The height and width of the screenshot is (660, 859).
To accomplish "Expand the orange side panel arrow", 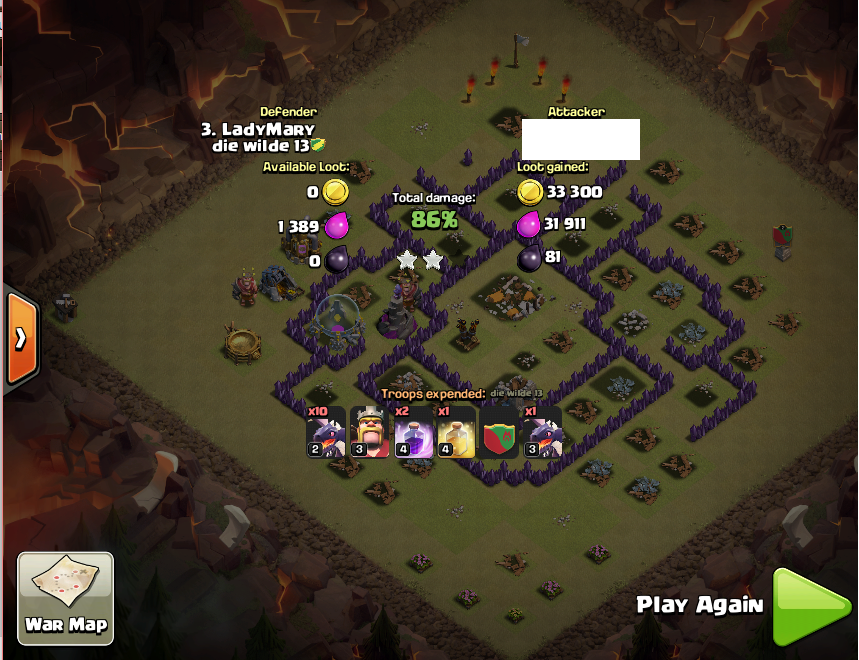I will 20,338.
